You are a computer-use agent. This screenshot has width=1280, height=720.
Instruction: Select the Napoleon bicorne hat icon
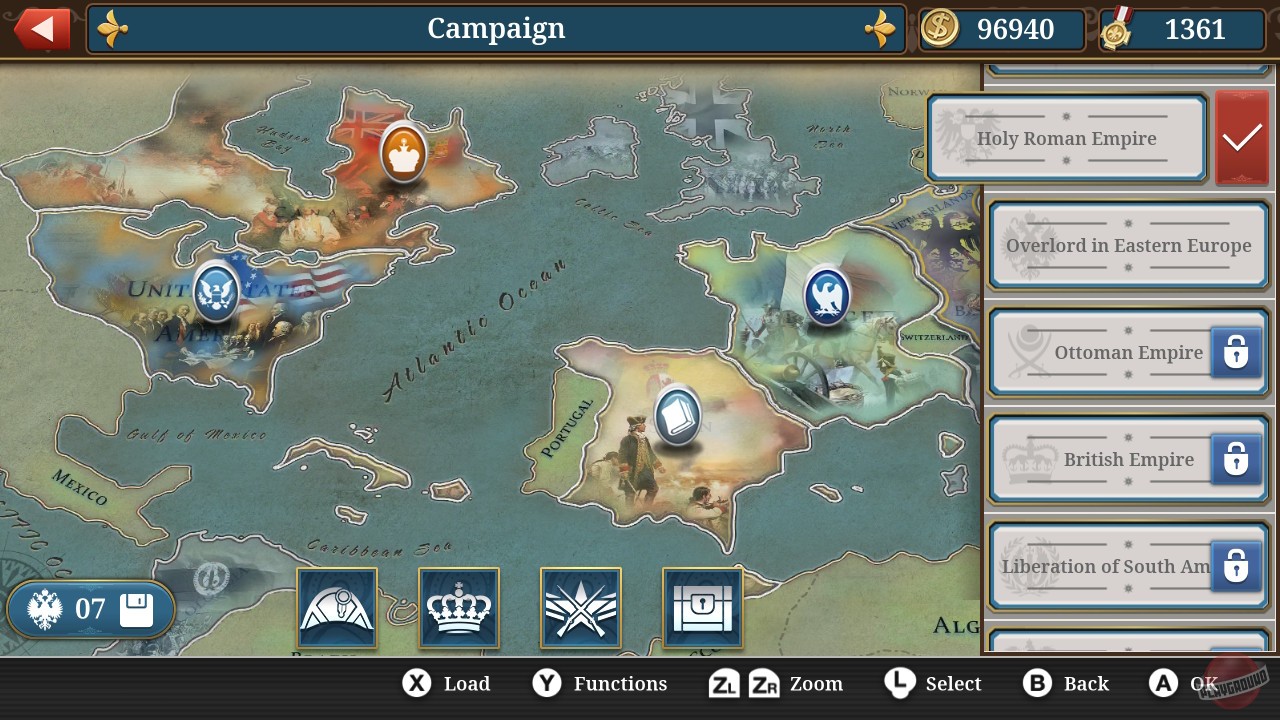point(336,607)
